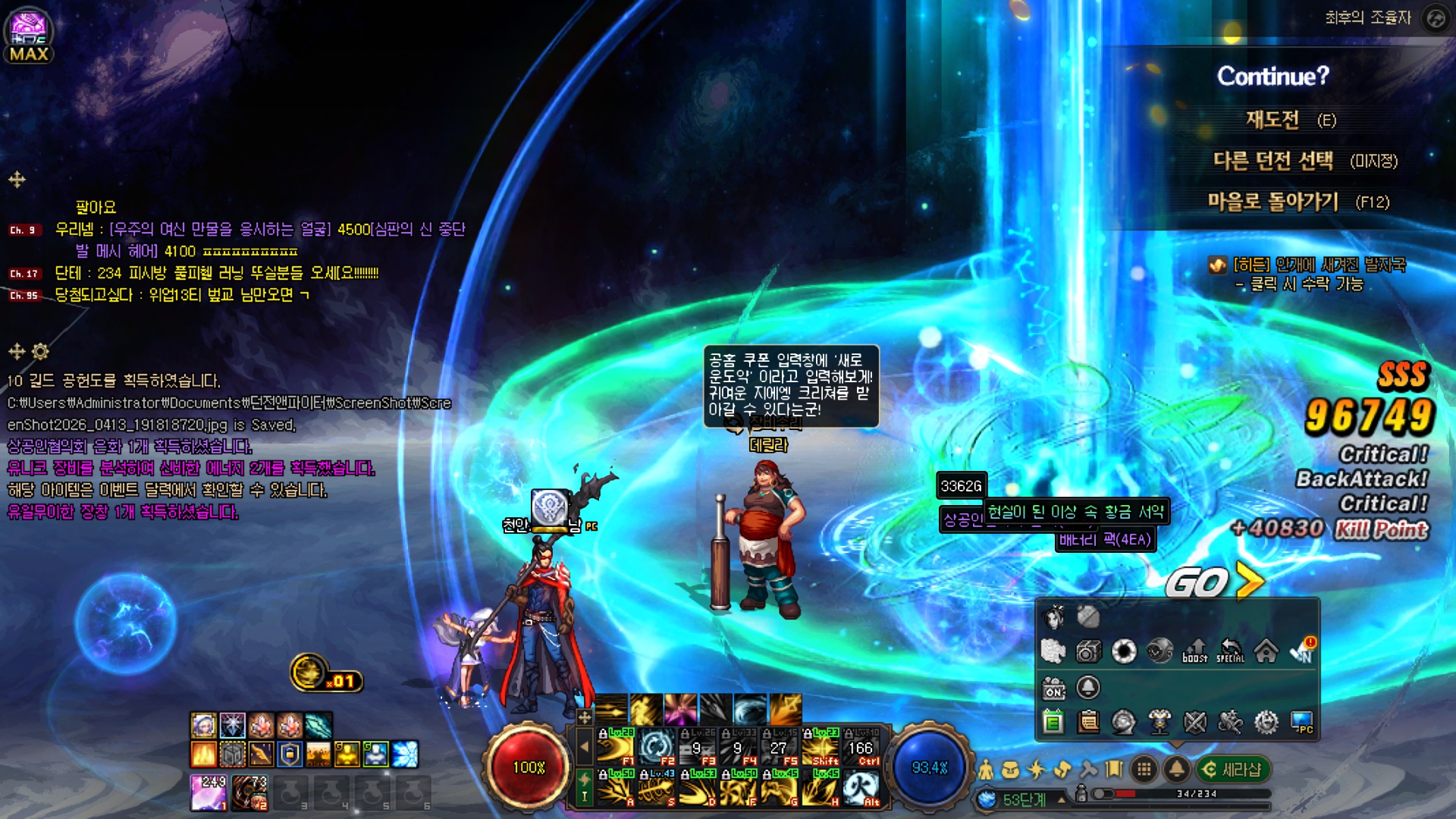The image size is (1456, 819).
Task: Expand the 53단계 stage selector
Action: 1062,799
